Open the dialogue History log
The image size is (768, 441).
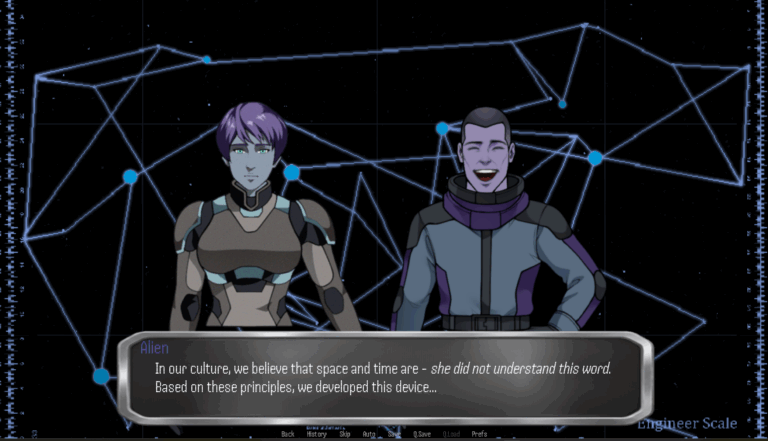(x=316, y=434)
